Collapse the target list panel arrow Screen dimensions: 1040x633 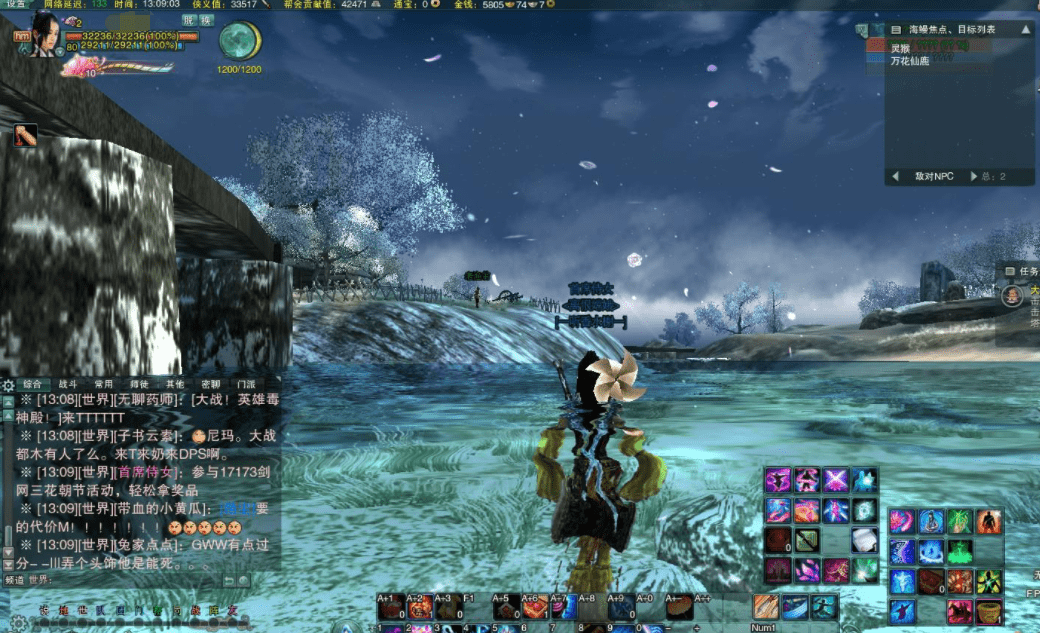pyautogui.click(x=1025, y=30)
